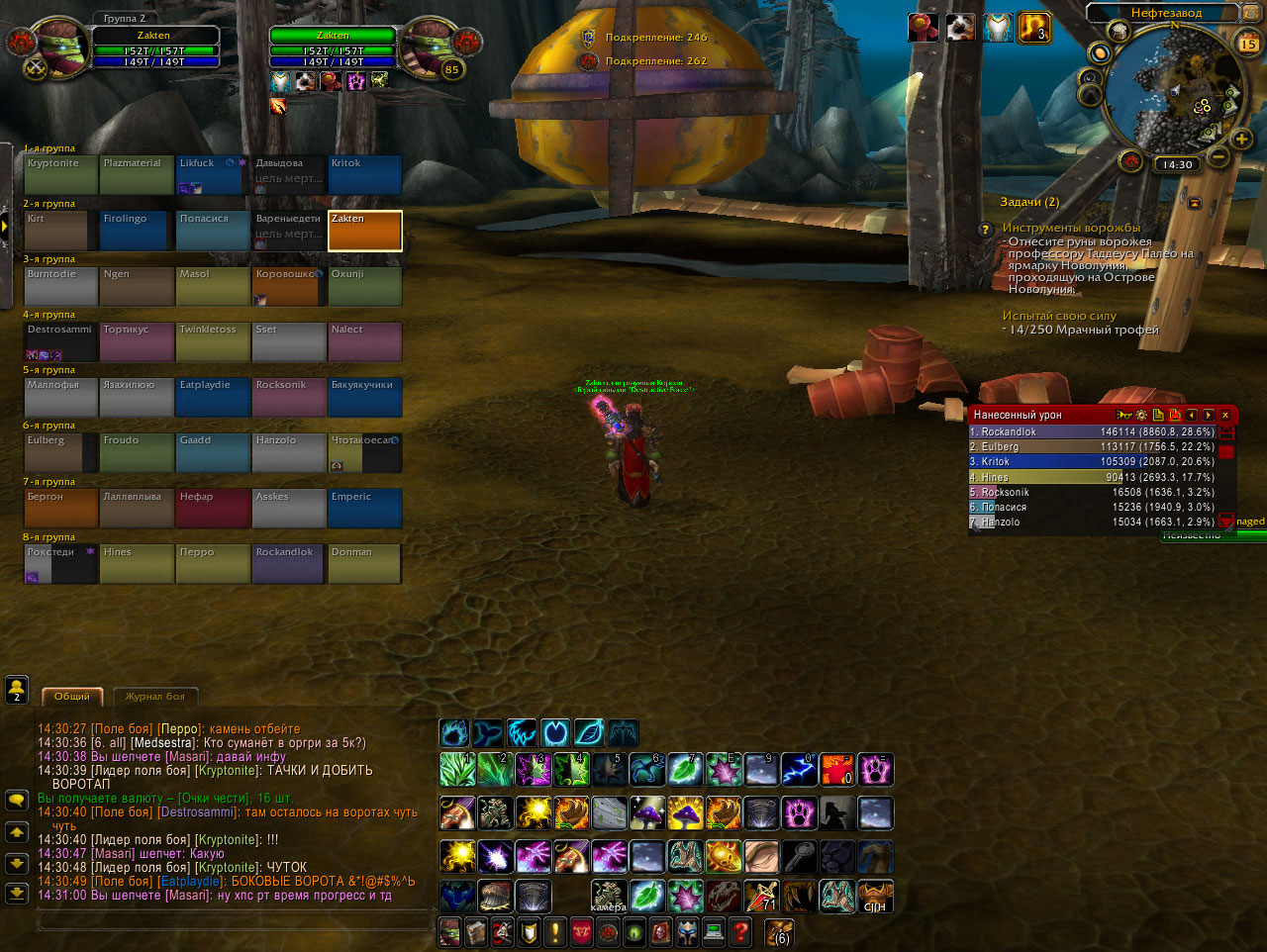Image resolution: width=1267 pixels, height=952 pixels.
Task: Select the cat paw shapeshift form icon
Action: pyautogui.click(x=454, y=733)
